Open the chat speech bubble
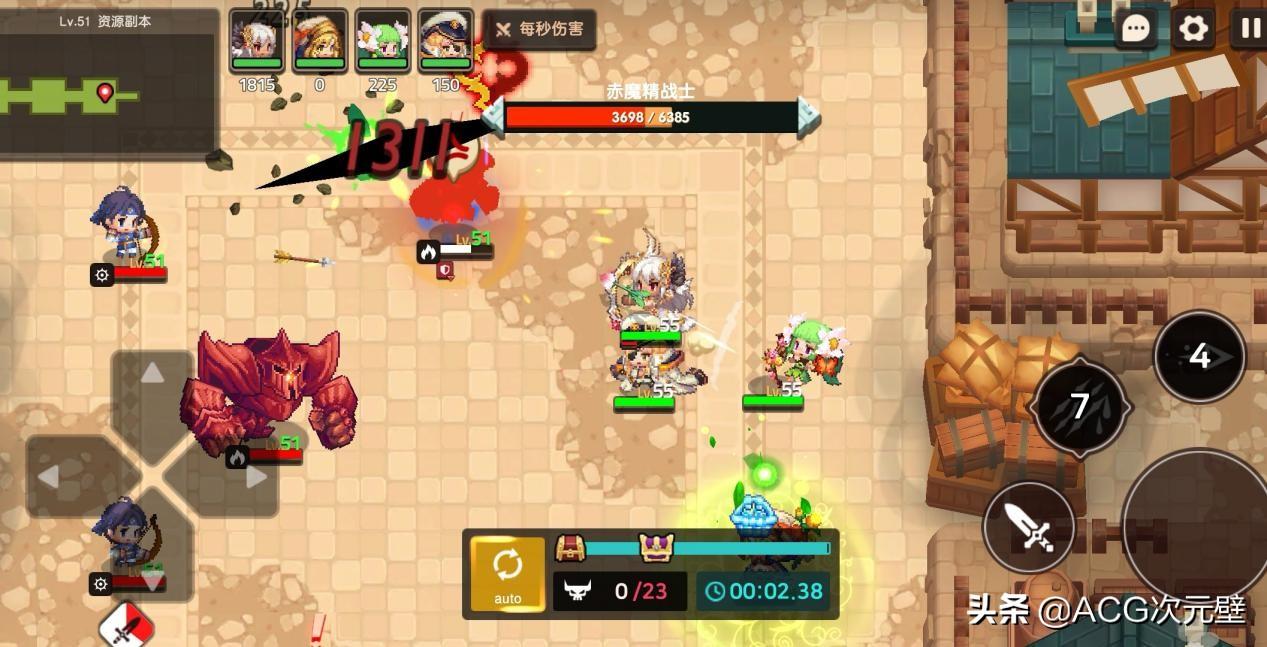 [x=1136, y=28]
